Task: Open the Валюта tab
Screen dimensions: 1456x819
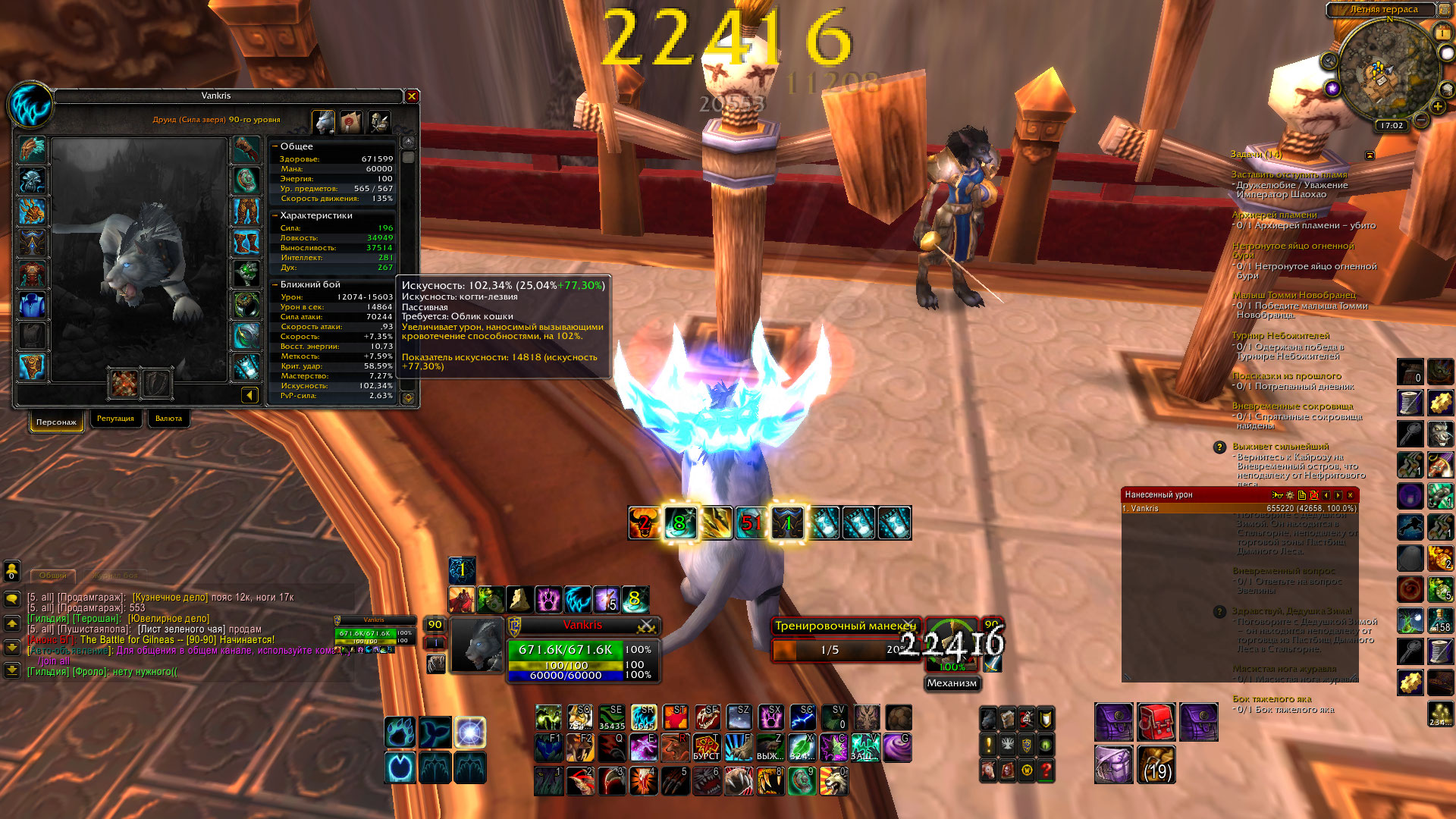Action: coord(168,419)
